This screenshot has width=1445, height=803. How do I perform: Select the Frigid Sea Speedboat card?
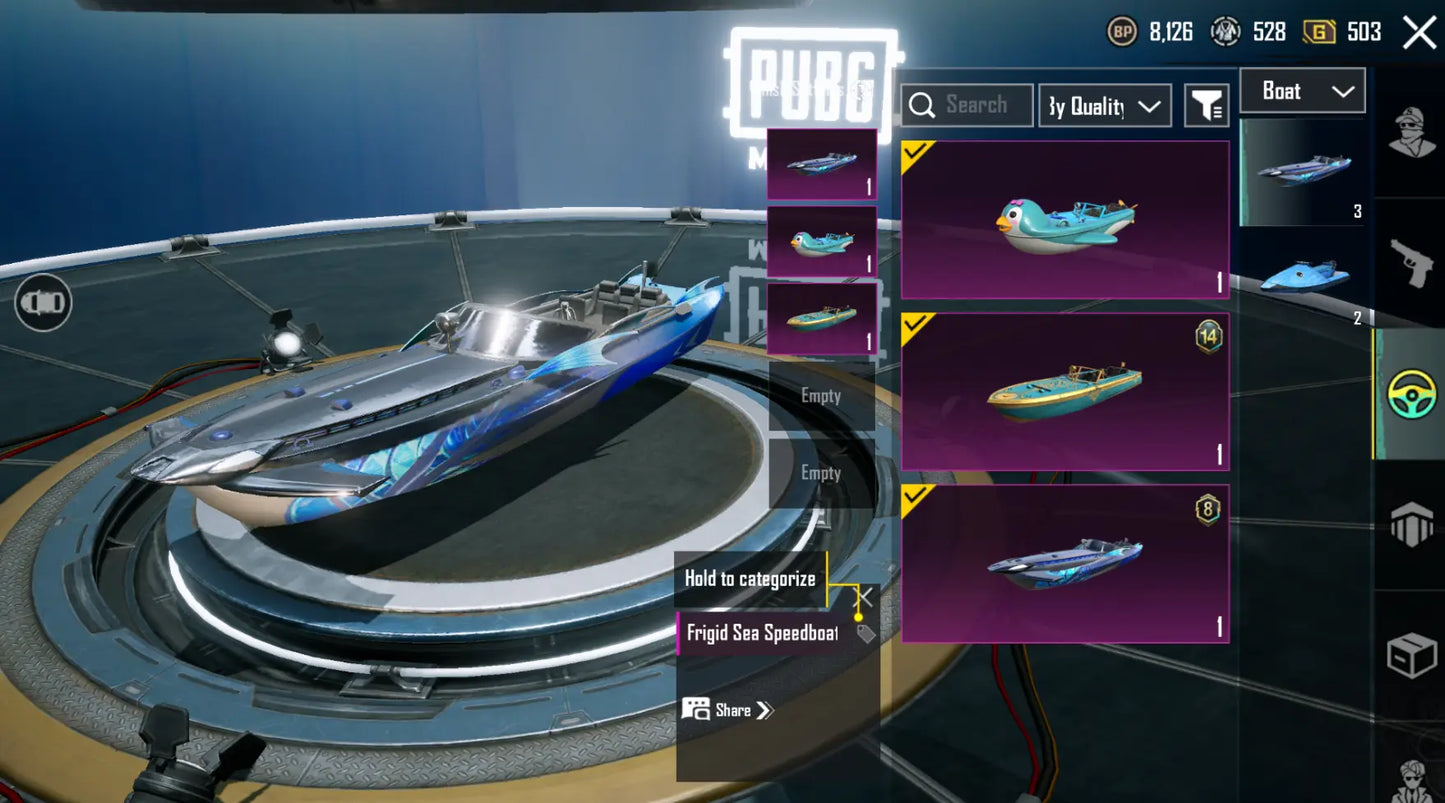(x=1065, y=564)
